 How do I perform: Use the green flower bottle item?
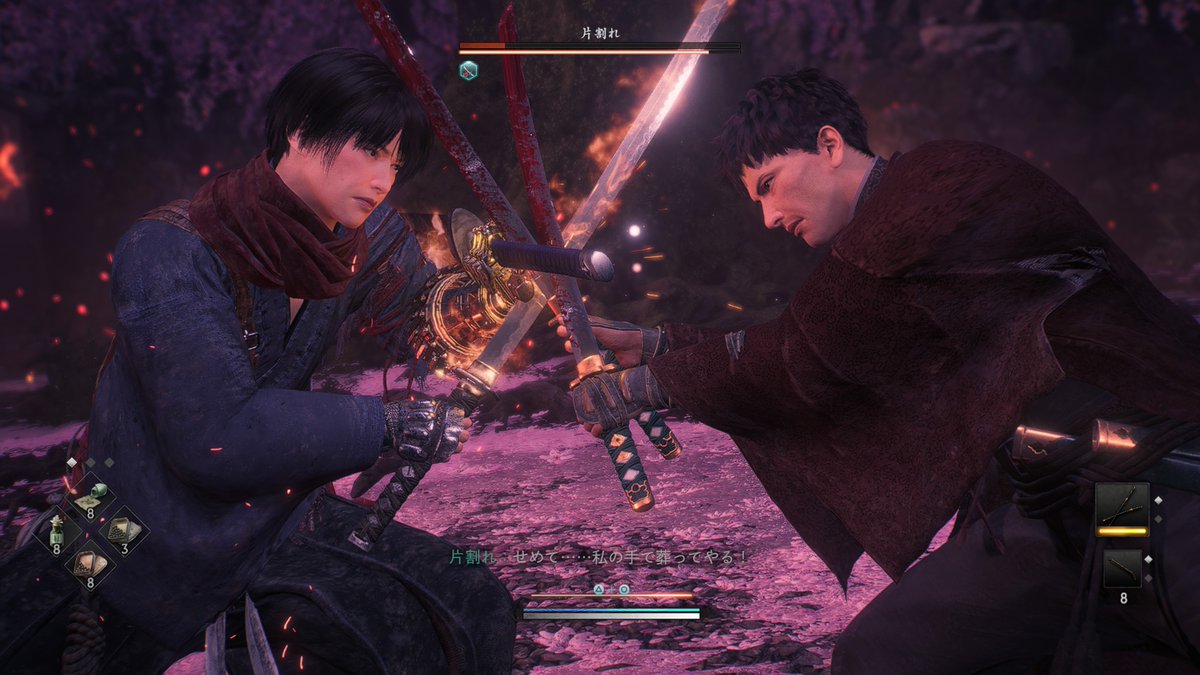pyautogui.click(x=59, y=531)
